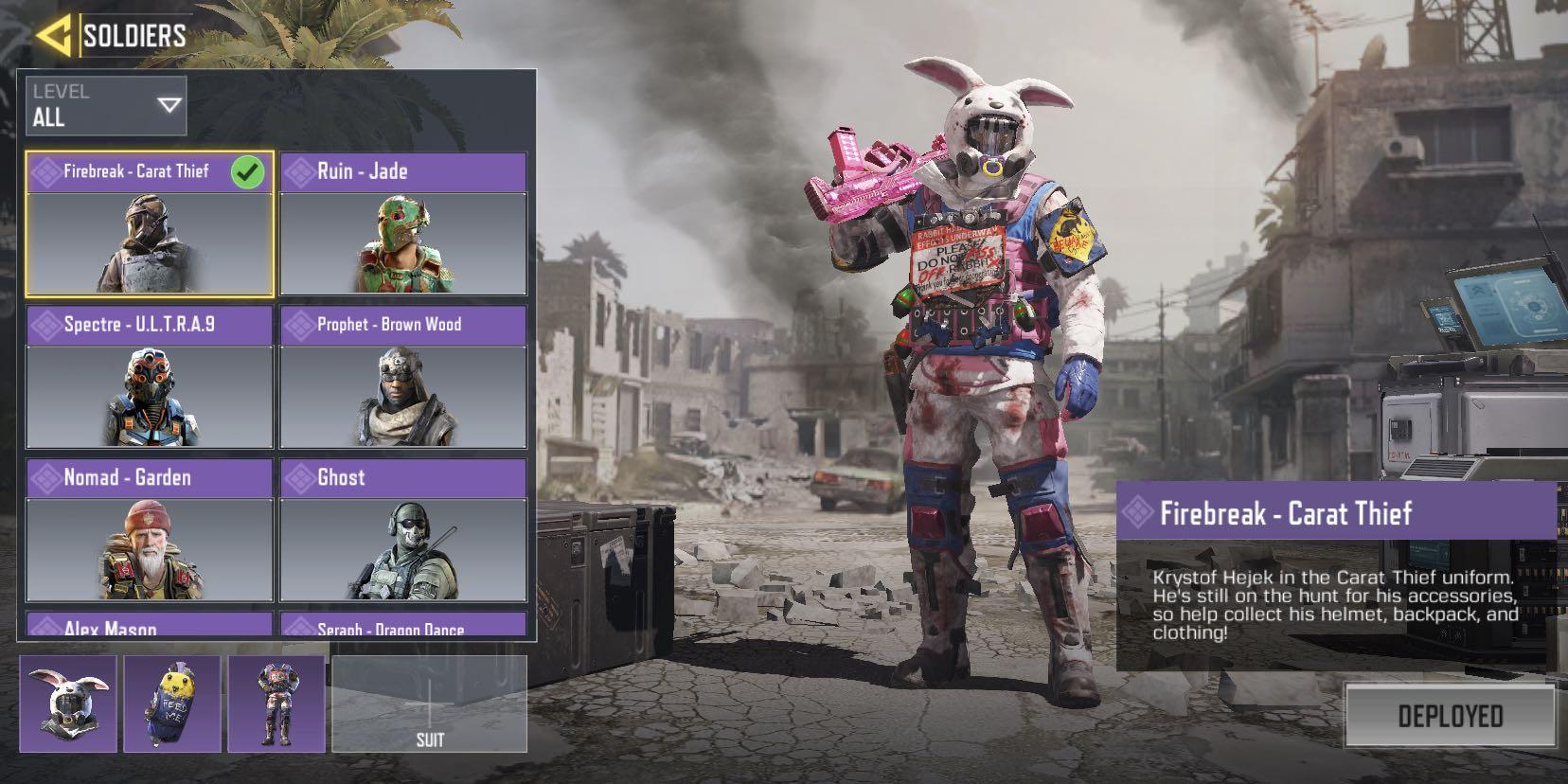The height and width of the screenshot is (784, 1568).
Task: Open the LEVEL filter dropdown
Action: pyautogui.click(x=104, y=104)
